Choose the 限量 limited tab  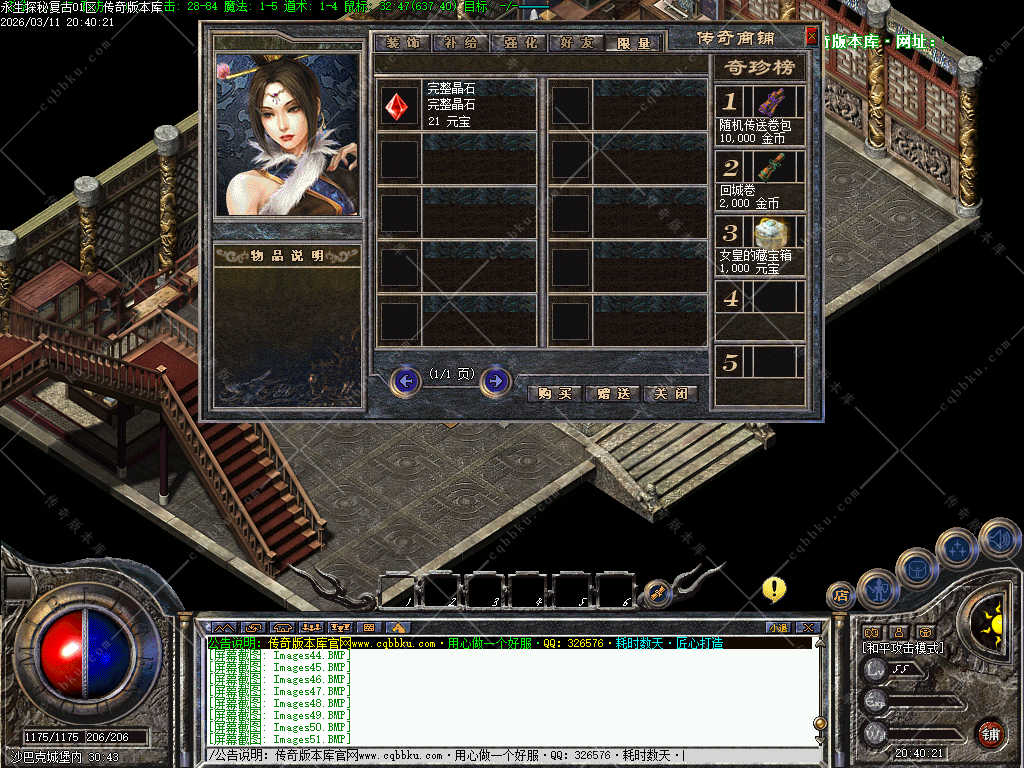click(x=633, y=43)
